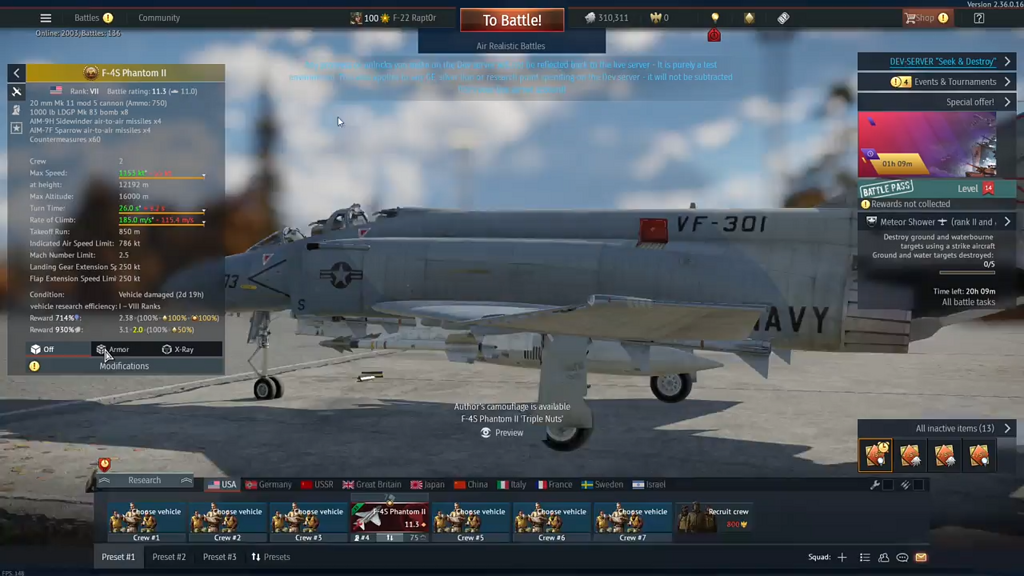Switch to Preset #2

click(x=169, y=557)
